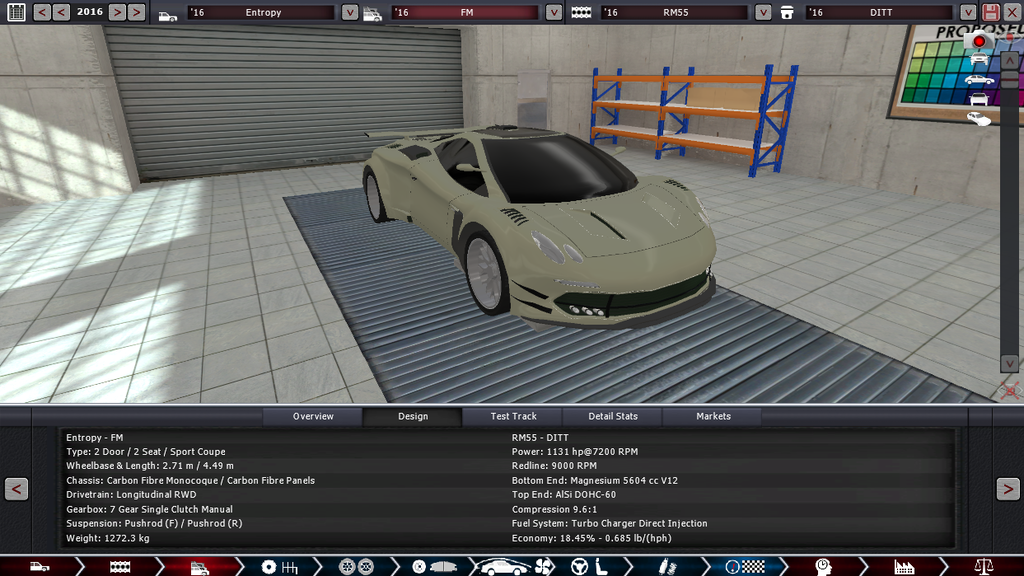Open the Design tab
The height and width of the screenshot is (576, 1024).
pos(412,416)
